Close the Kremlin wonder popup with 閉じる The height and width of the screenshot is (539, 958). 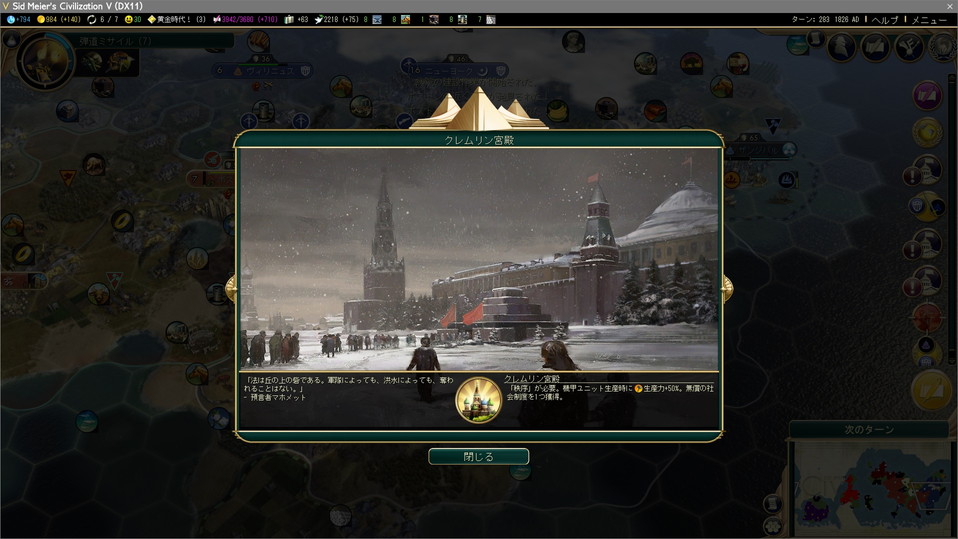(x=478, y=456)
